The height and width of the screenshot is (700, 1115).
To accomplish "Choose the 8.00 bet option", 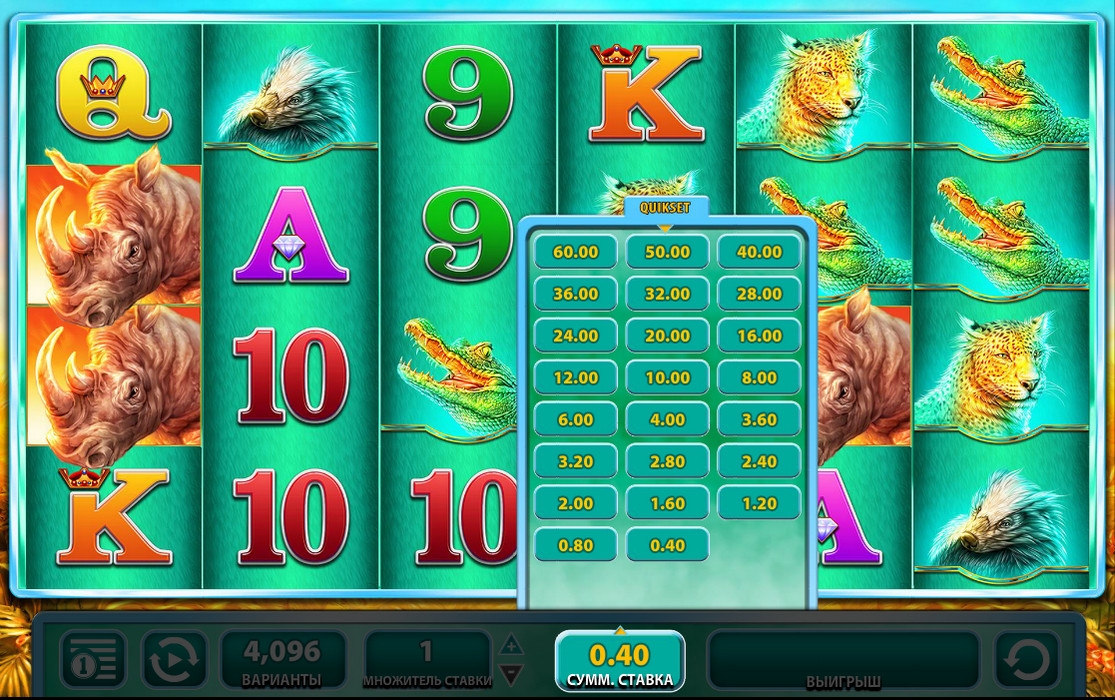I will click(x=759, y=378).
